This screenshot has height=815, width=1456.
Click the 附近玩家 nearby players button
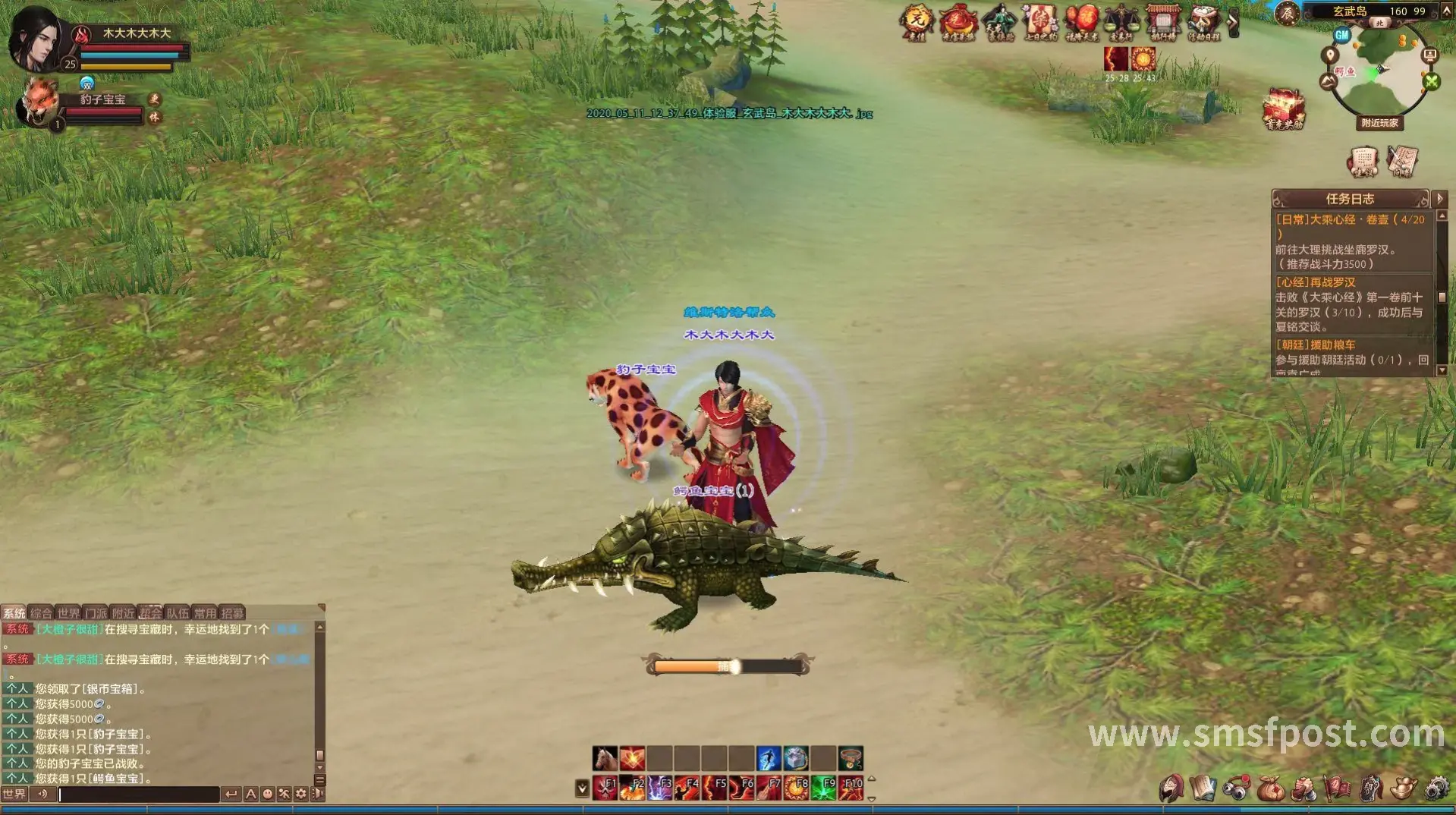tap(1379, 123)
